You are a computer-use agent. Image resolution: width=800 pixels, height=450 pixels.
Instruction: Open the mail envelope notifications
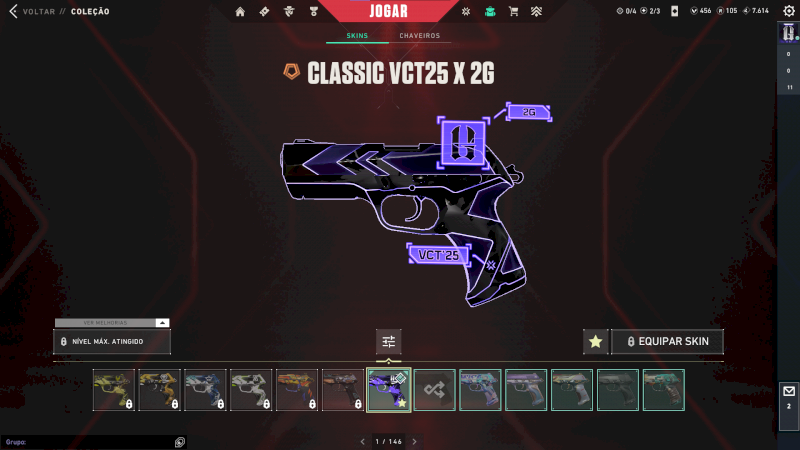pos(787,391)
